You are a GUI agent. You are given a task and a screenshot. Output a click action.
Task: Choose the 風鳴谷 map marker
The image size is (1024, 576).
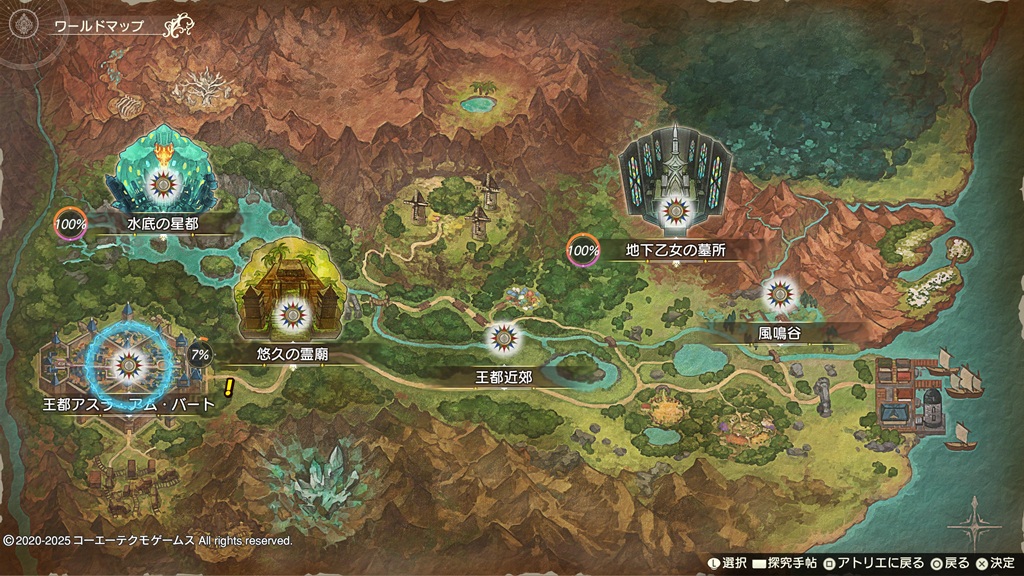coord(779,294)
